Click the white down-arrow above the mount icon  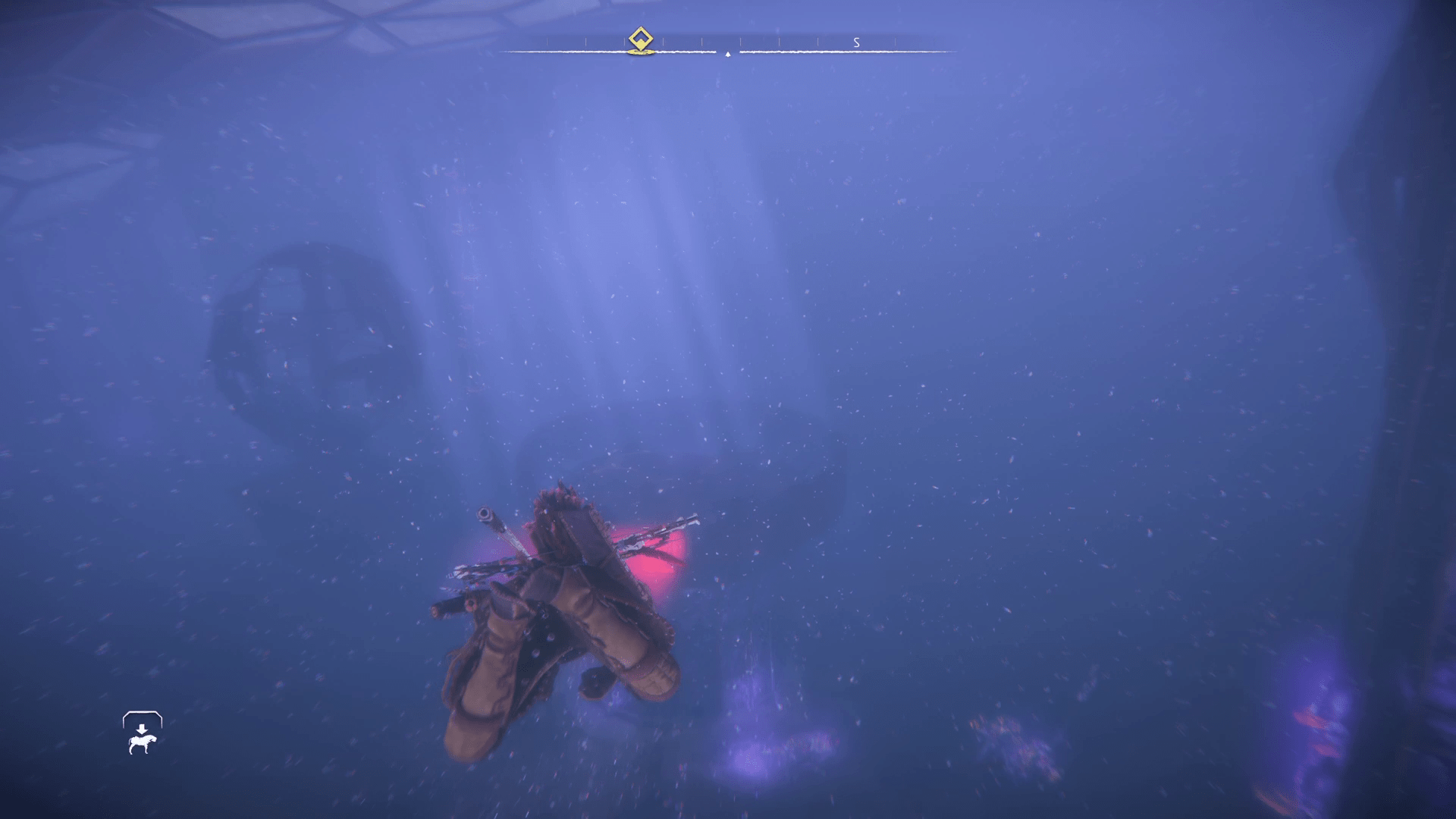pyautogui.click(x=142, y=729)
